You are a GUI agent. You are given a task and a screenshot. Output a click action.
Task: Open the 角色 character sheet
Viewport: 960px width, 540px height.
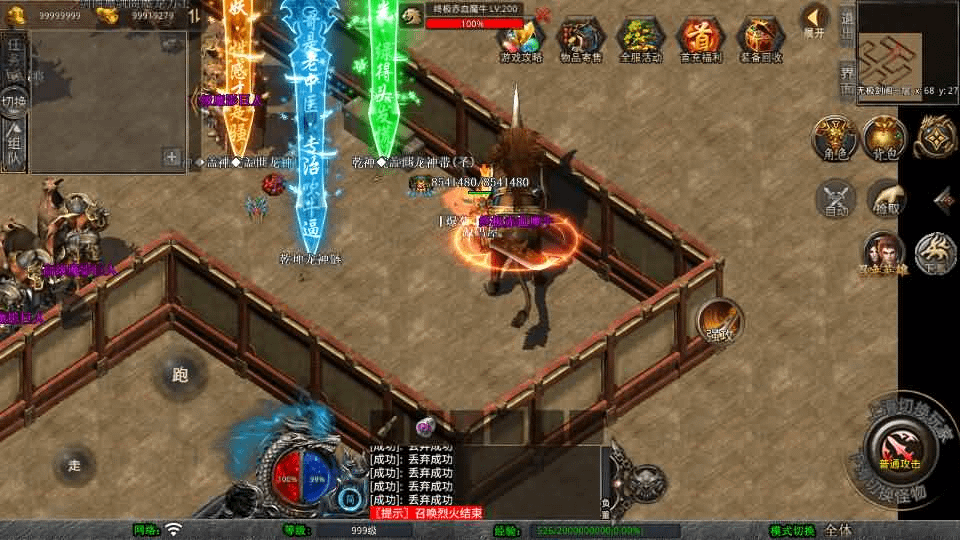(833, 138)
